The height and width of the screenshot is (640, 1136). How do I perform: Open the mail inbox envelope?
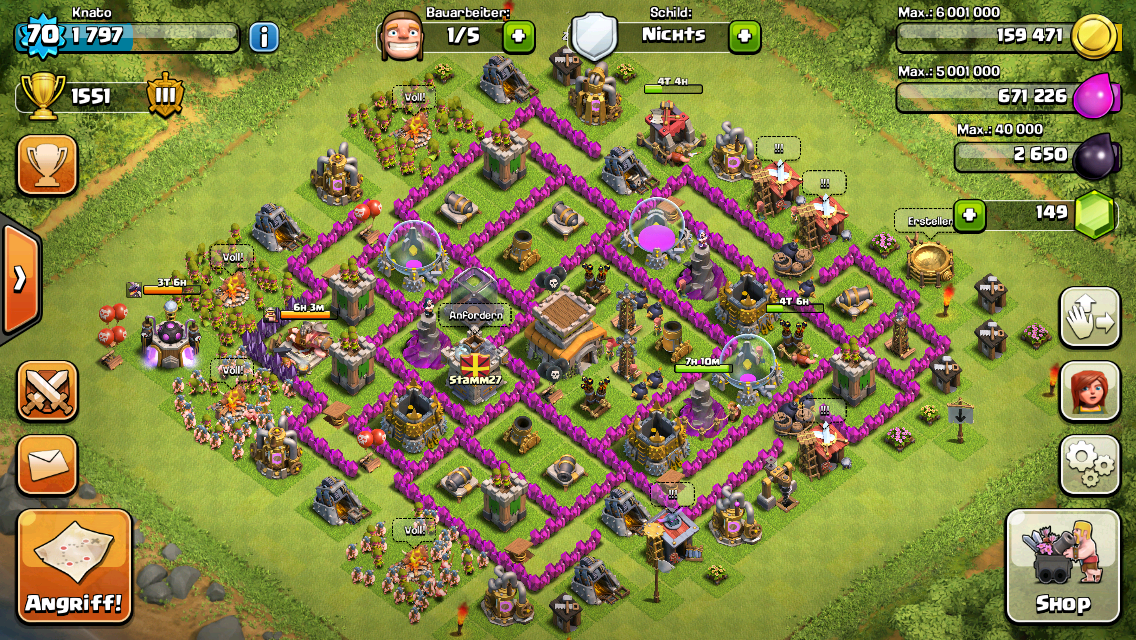[47, 464]
